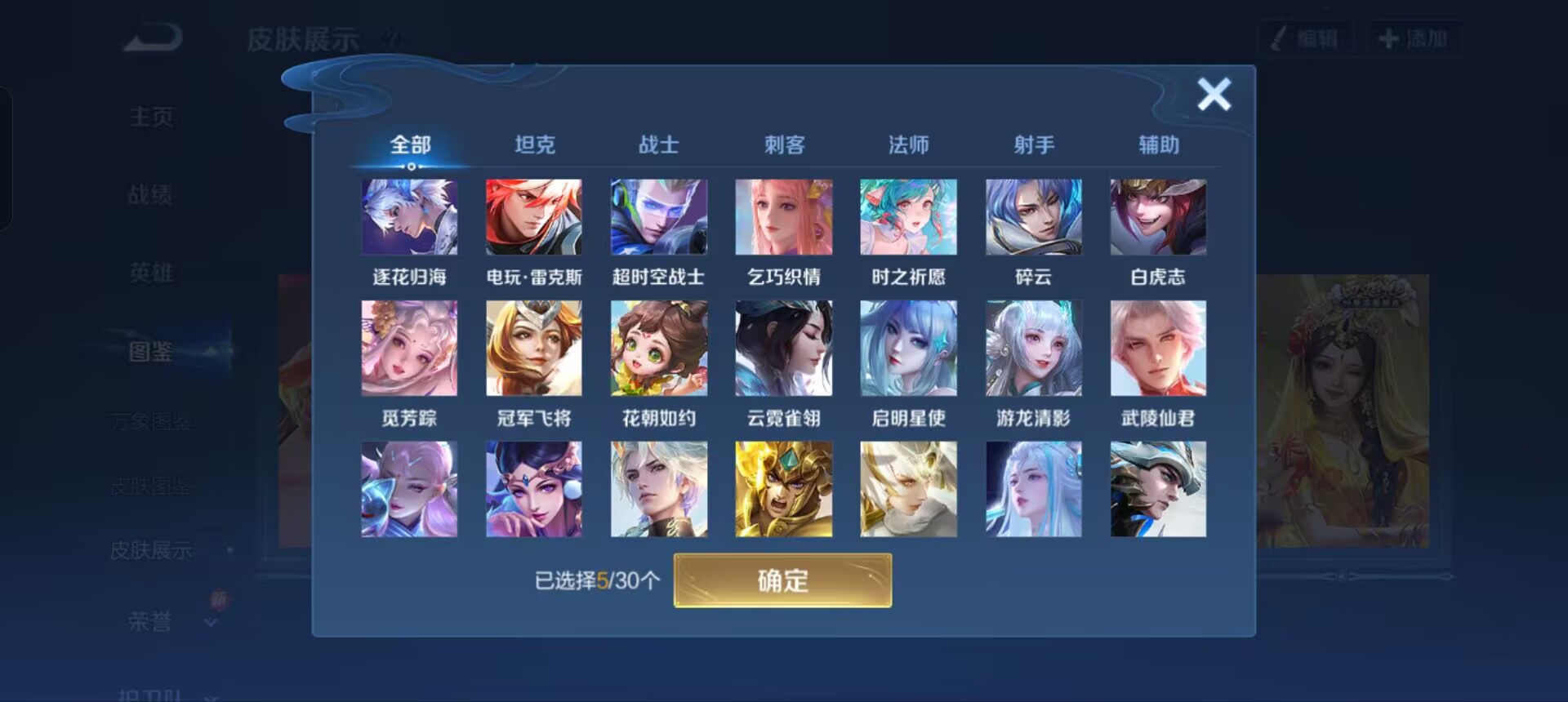Pick the 武陵仙君 skin portrait
Viewport: 1568px width, 702px height.
coord(1158,348)
